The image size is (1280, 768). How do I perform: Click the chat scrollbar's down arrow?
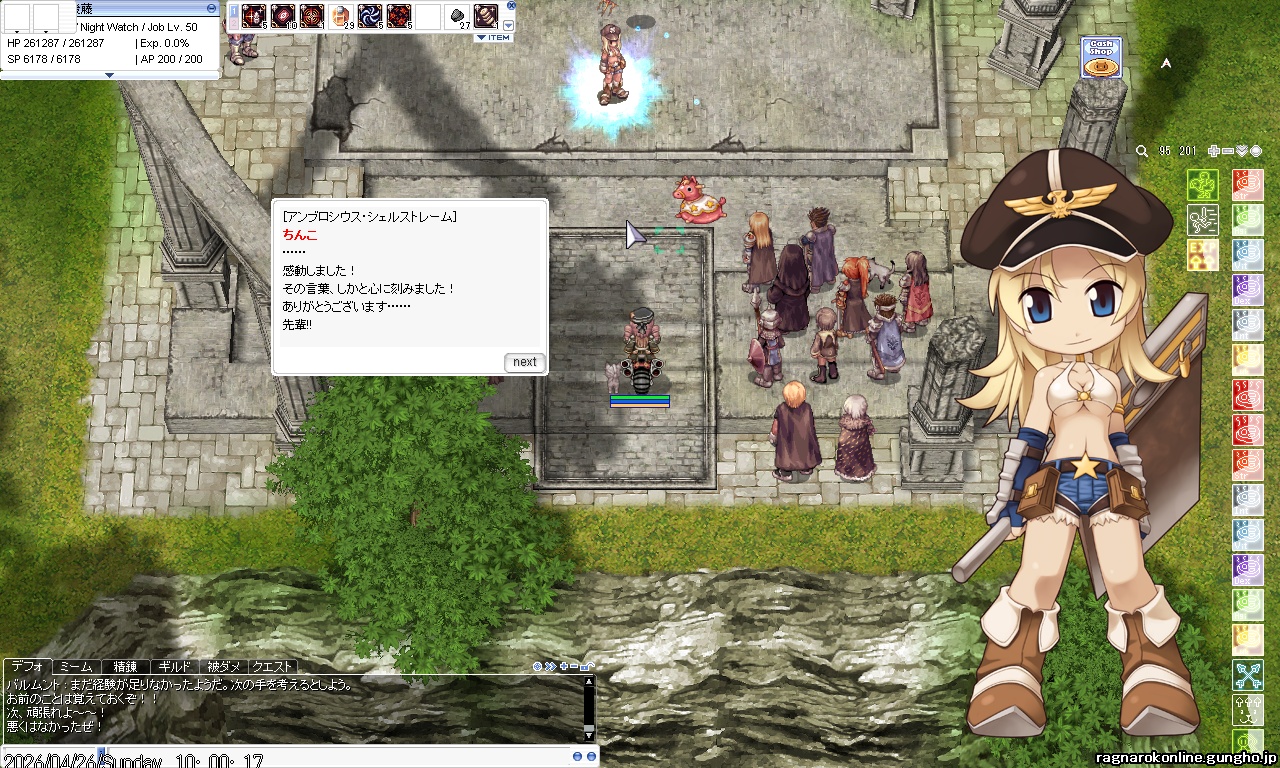click(x=589, y=735)
